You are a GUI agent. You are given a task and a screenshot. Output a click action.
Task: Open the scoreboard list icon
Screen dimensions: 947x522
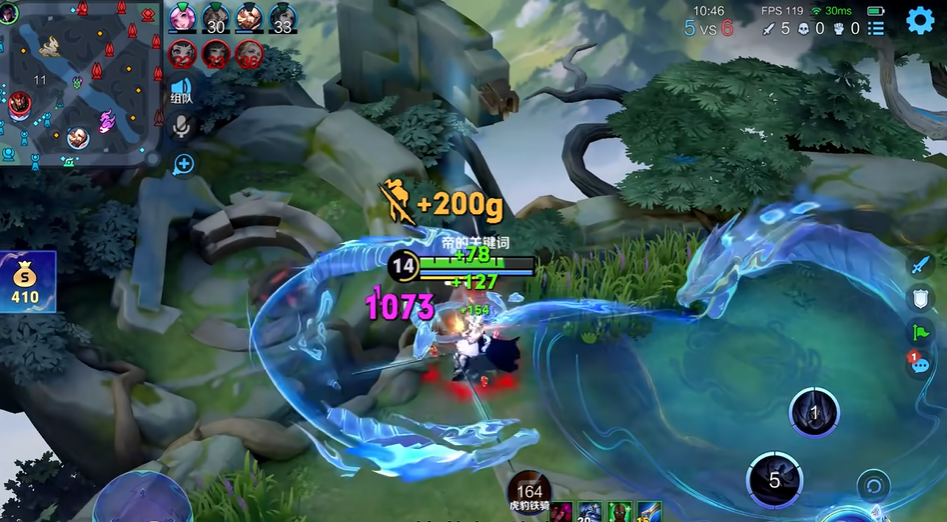pos(876,28)
